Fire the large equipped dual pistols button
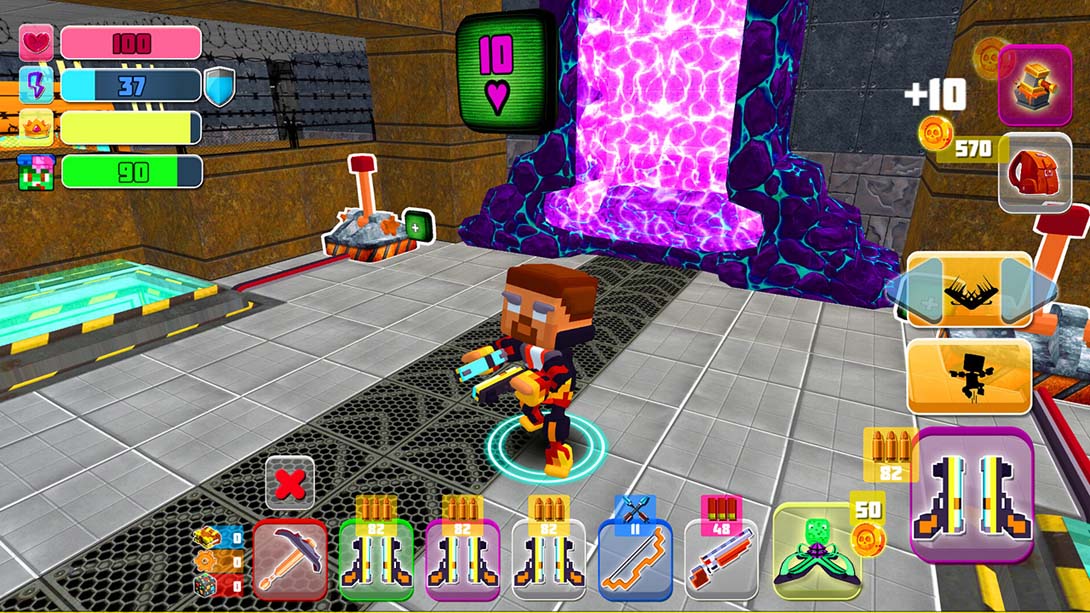The height and width of the screenshot is (613, 1090). [971, 494]
